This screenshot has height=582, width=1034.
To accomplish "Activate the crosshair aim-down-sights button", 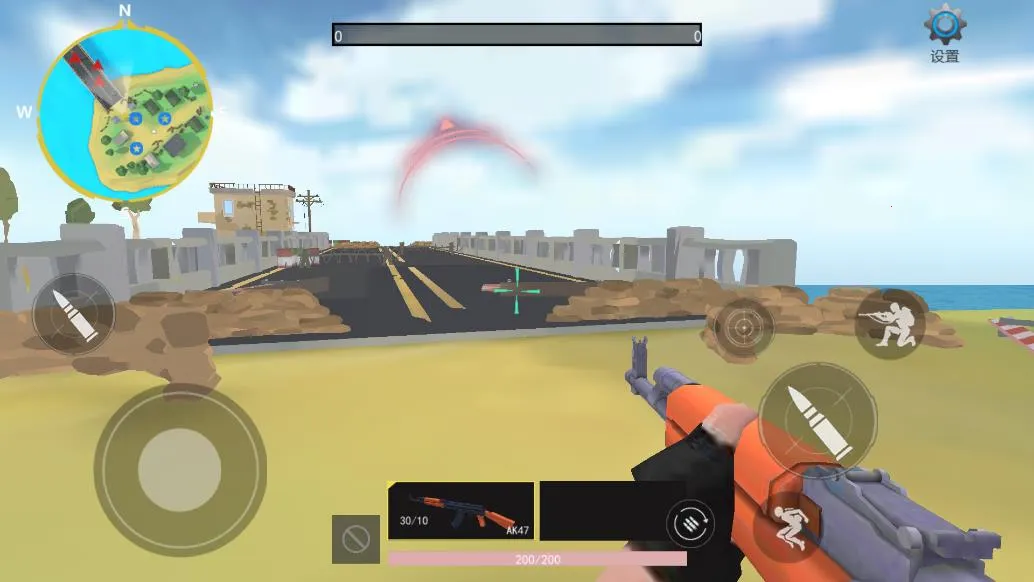I will tap(741, 326).
